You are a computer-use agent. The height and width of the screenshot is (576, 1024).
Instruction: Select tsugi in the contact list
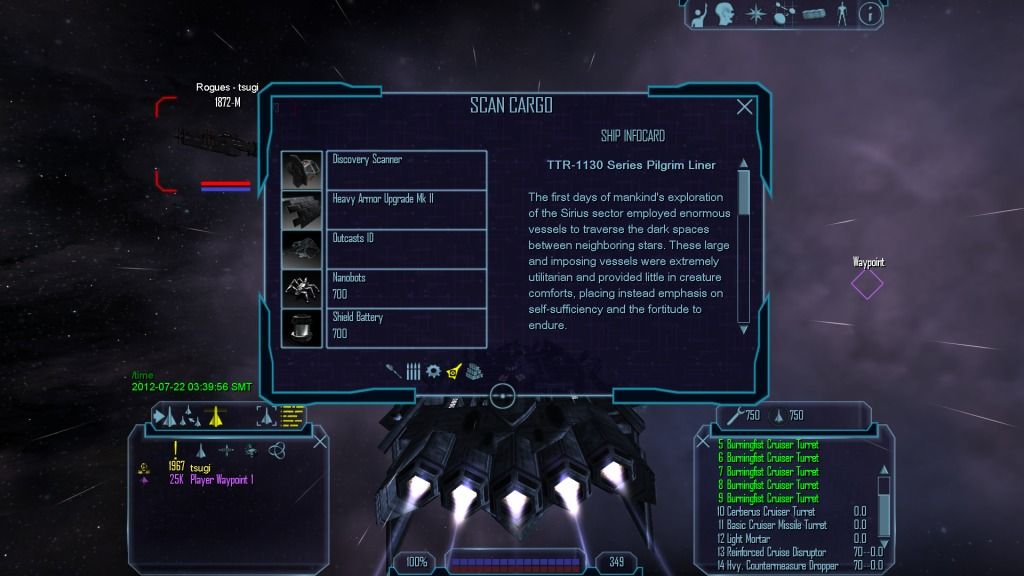(x=200, y=467)
